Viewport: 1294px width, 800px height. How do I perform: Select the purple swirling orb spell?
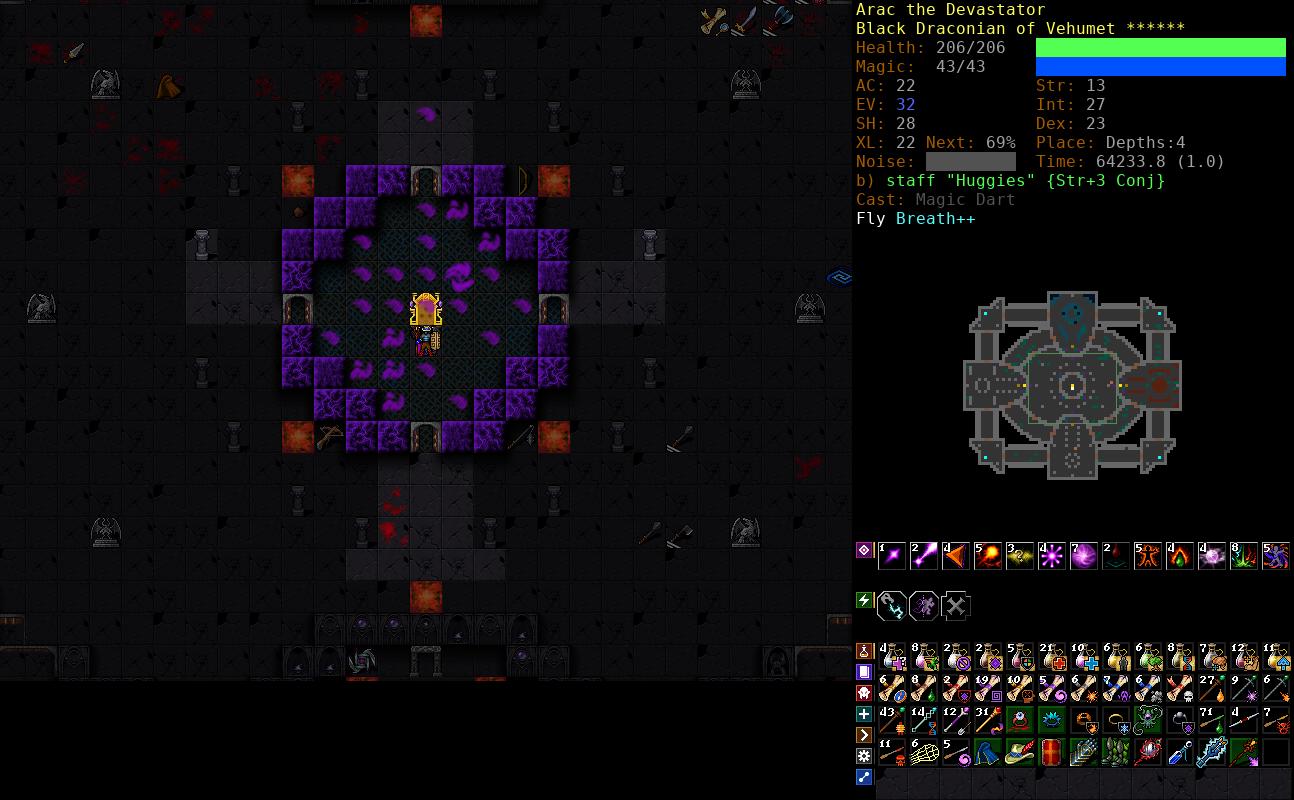pos(1084,555)
